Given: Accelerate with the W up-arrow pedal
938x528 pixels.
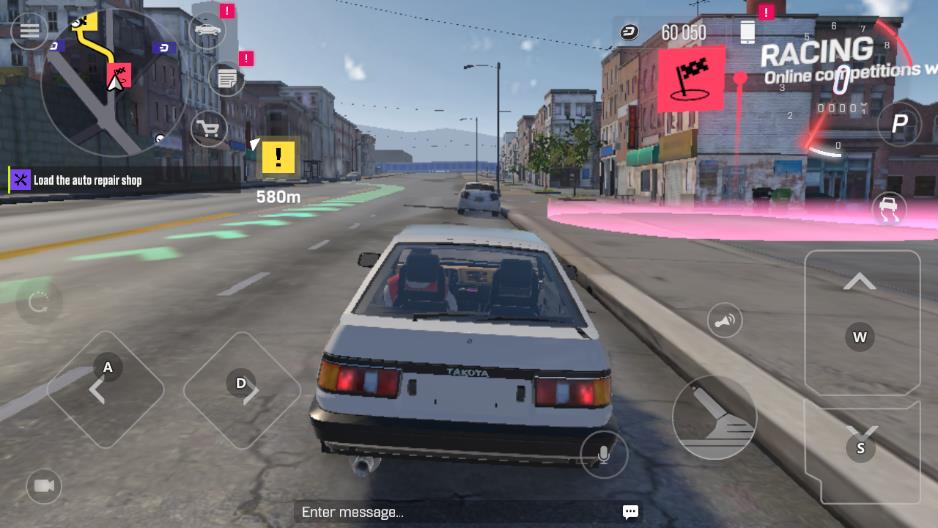Looking at the screenshot, I should [x=861, y=320].
